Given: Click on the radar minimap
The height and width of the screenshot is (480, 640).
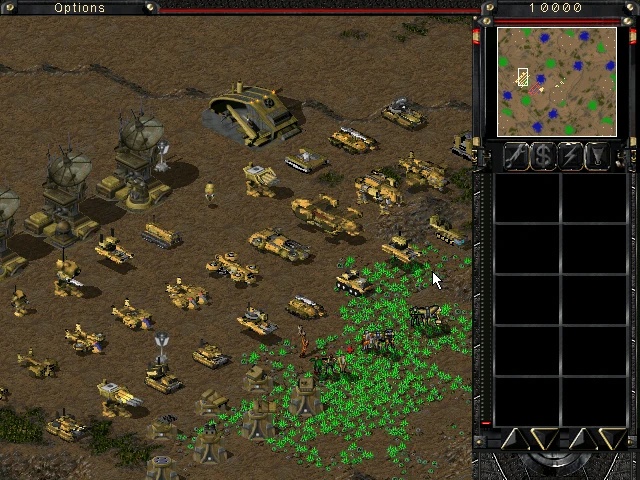Looking at the screenshot, I should point(557,81).
